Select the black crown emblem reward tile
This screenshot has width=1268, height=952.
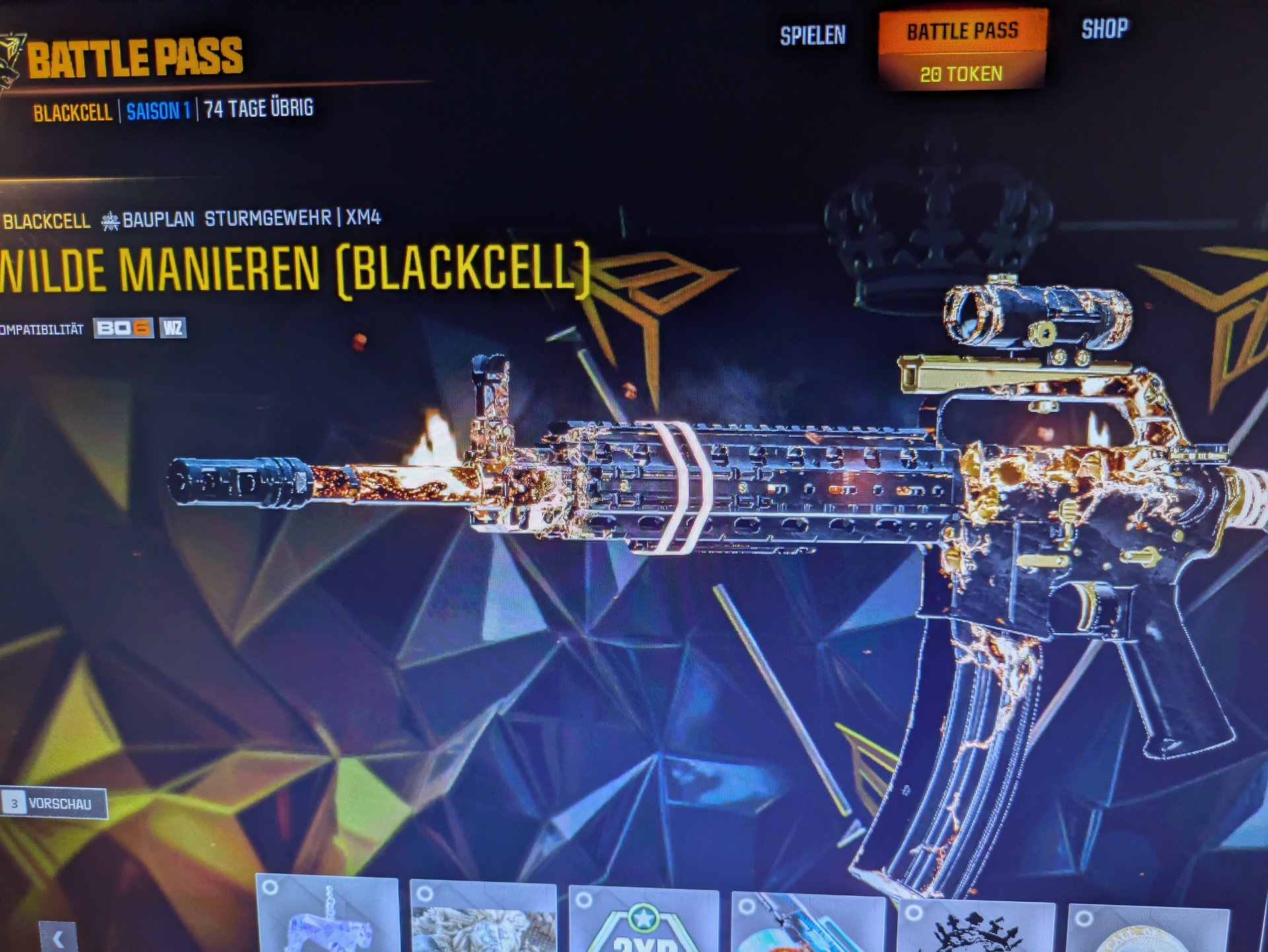(975, 926)
